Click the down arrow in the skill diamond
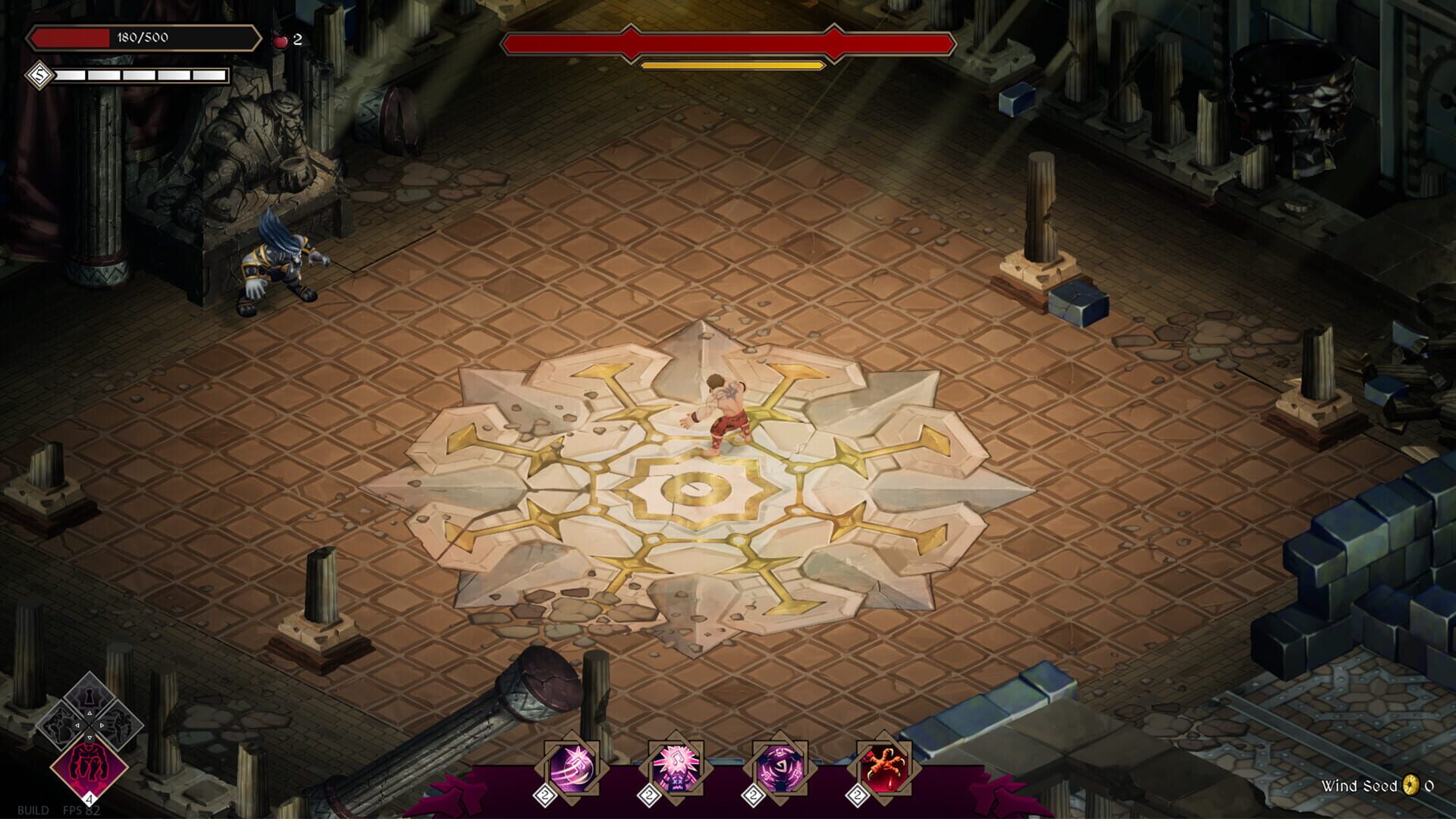 89,737
